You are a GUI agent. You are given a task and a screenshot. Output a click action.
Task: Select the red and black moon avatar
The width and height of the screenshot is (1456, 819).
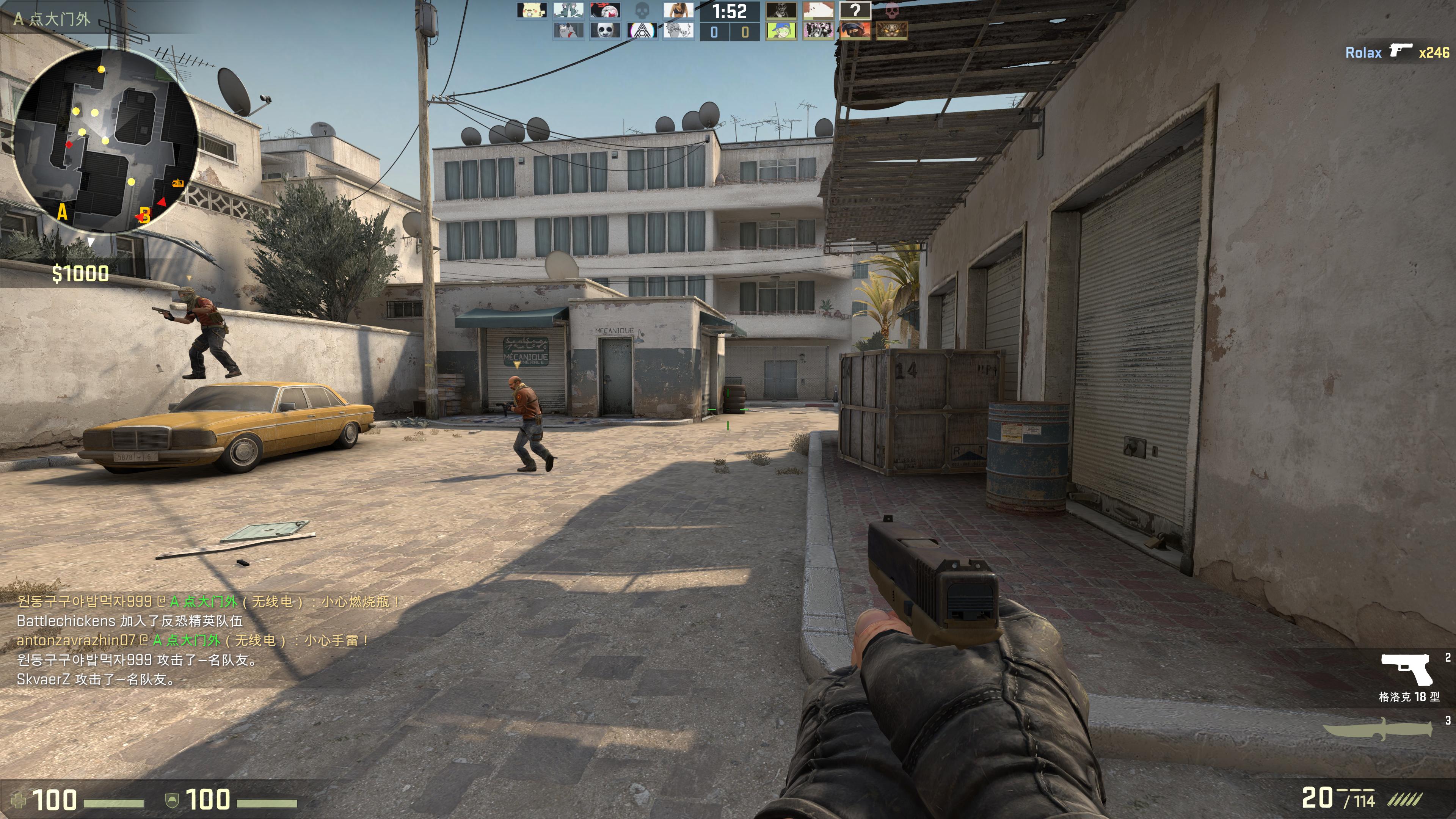(605, 11)
